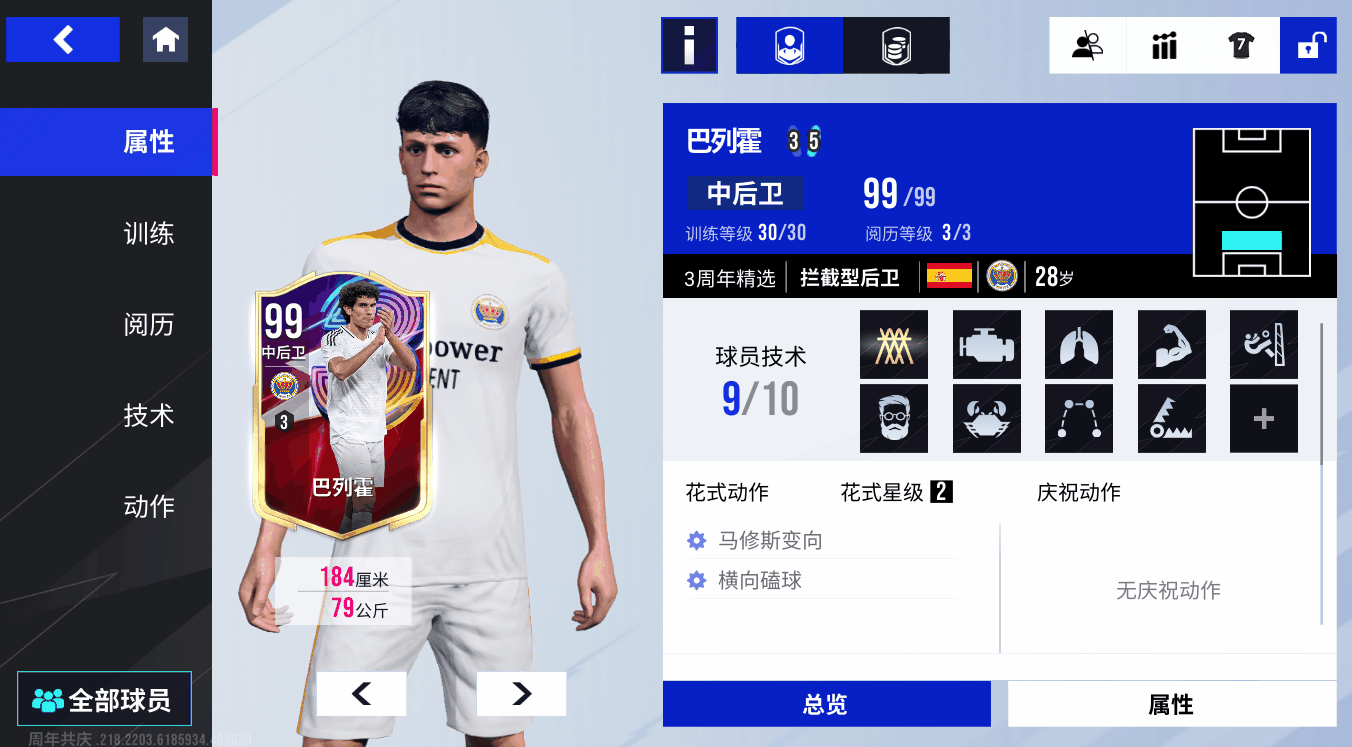The image size is (1352, 747).
Task: Open the 动作 menu entry
Action: [x=148, y=507]
